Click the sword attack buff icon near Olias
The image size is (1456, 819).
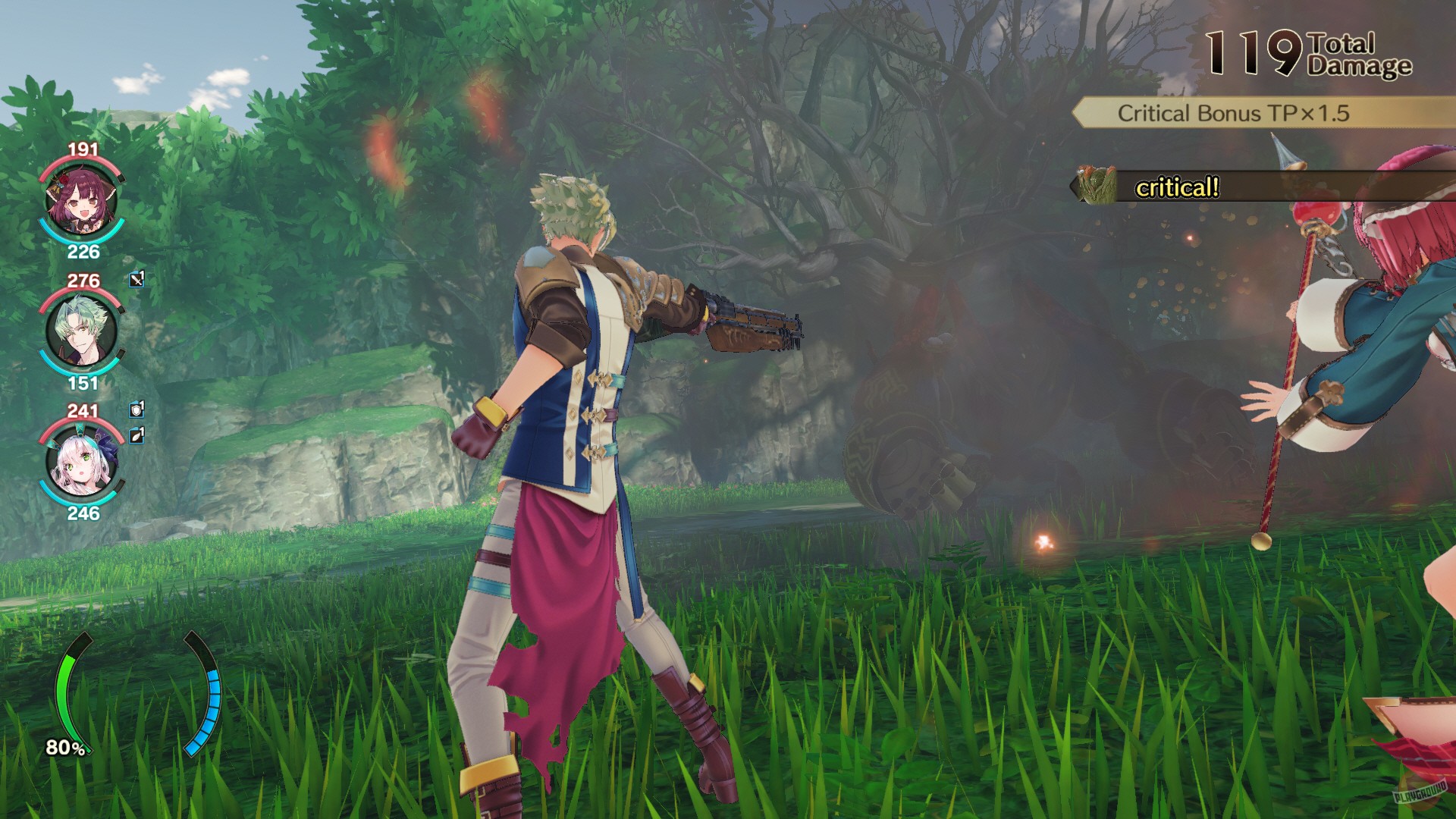point(136,280)
